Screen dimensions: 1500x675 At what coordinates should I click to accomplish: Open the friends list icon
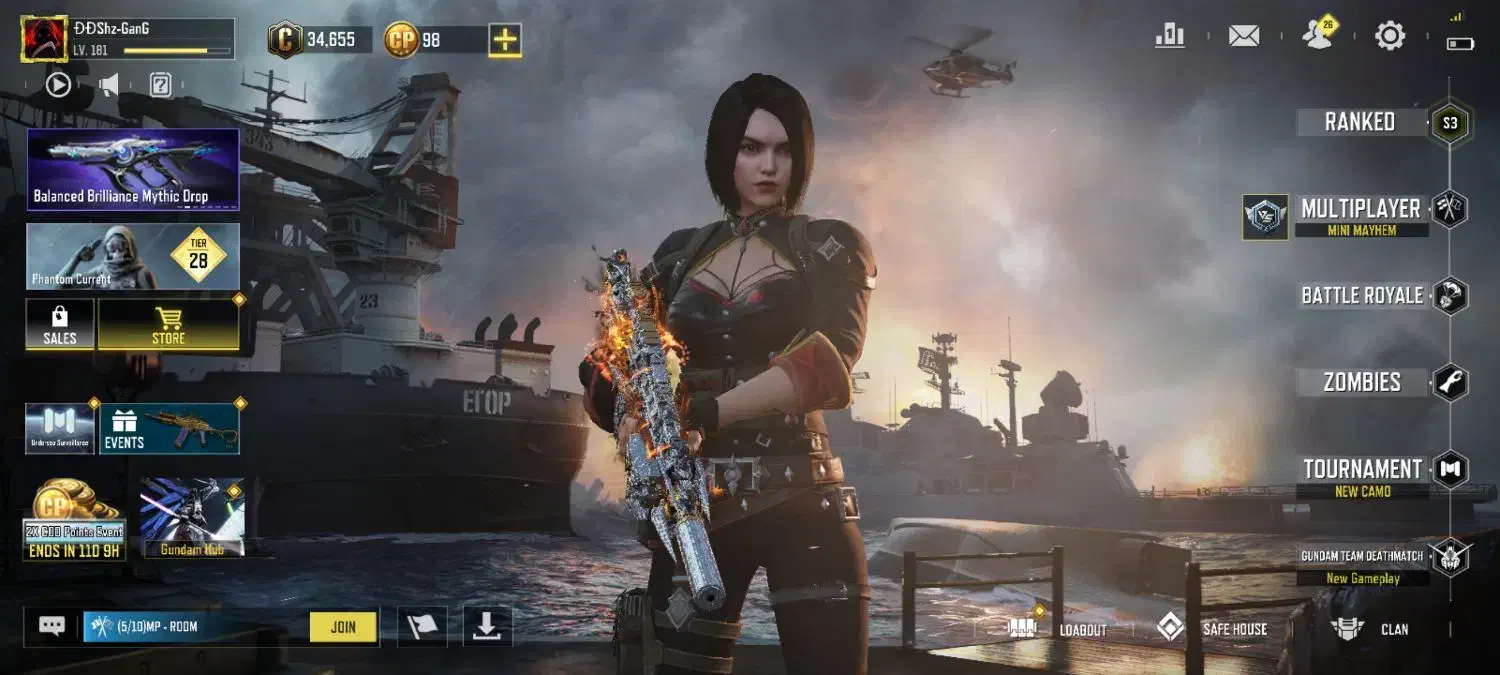click(x=1318, y=37)
